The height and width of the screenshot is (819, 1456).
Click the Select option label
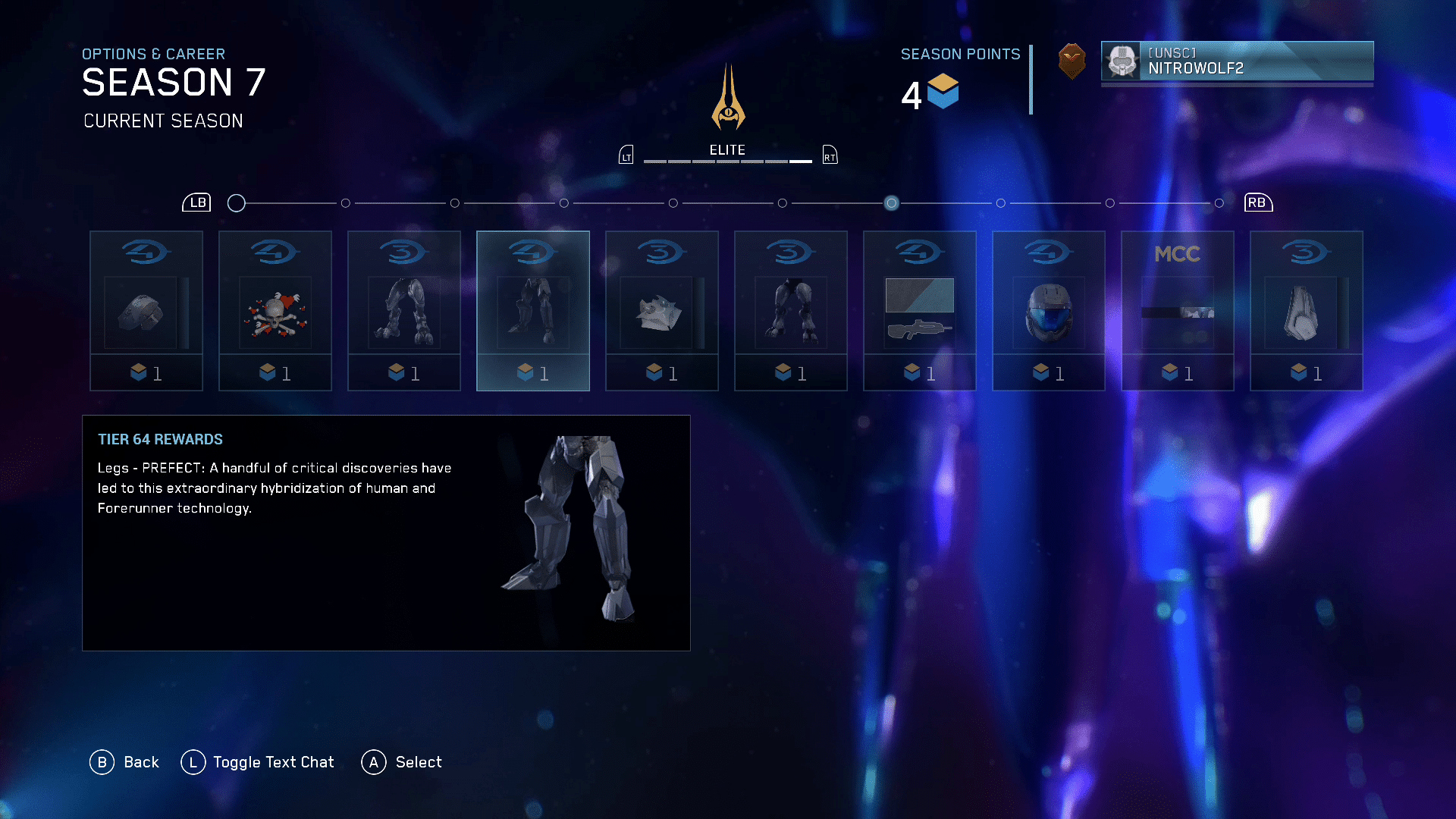[x=419, y=762]
